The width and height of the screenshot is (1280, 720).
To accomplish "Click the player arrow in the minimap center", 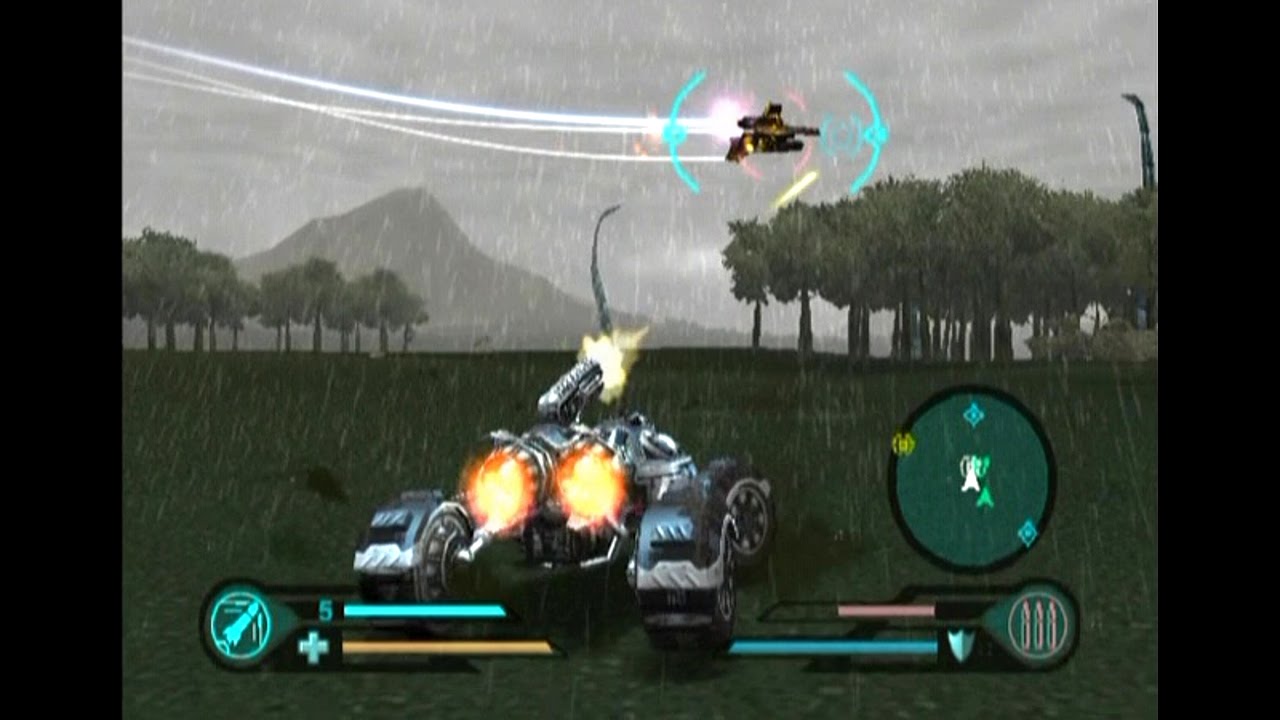I will (x=985, y=496).
